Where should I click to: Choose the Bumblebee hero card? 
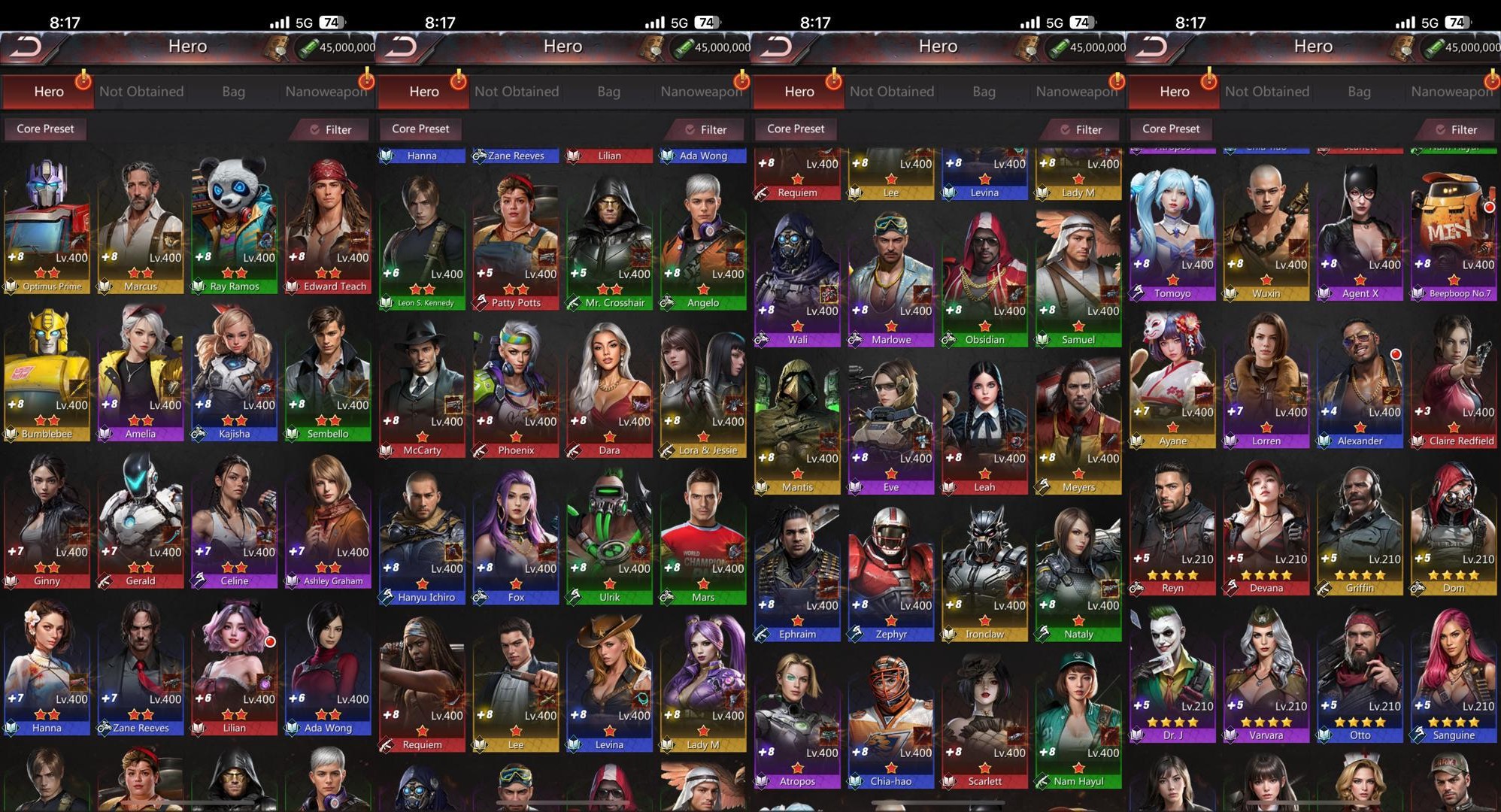pos(47,373)
